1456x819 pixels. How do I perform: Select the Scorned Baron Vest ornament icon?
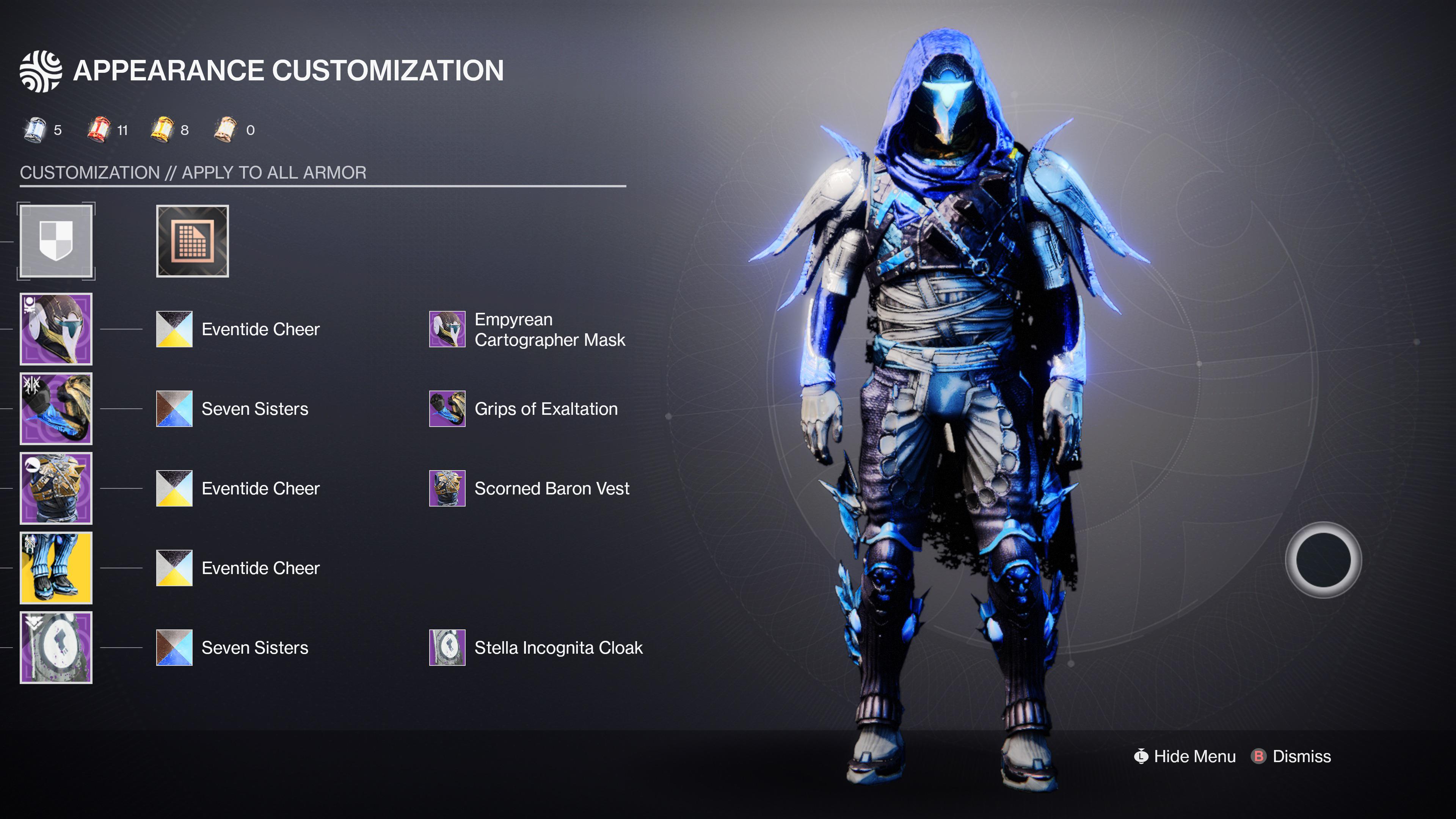pyautogui.click(x=447, y=488)
